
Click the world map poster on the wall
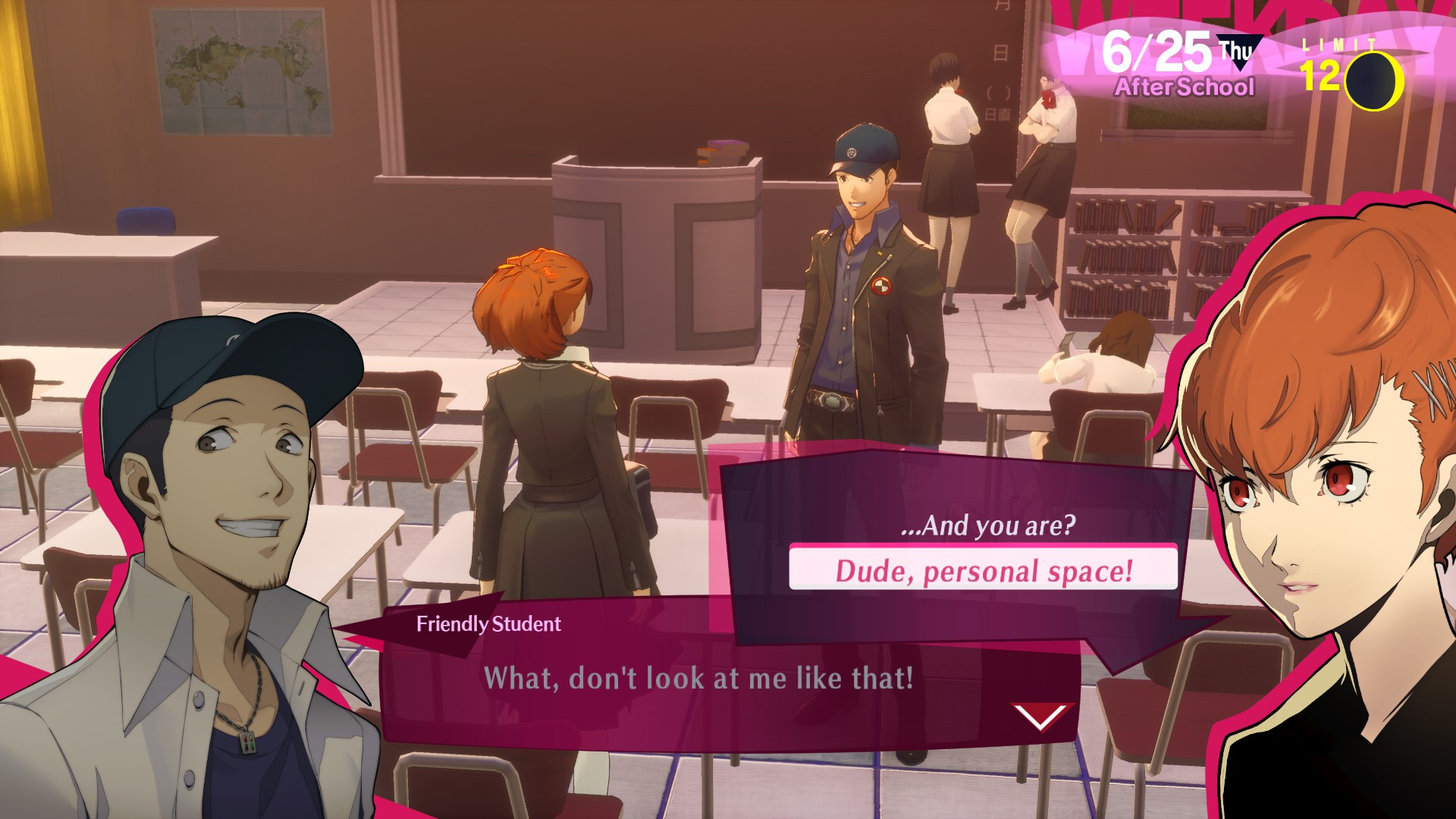tap(237, 68)
